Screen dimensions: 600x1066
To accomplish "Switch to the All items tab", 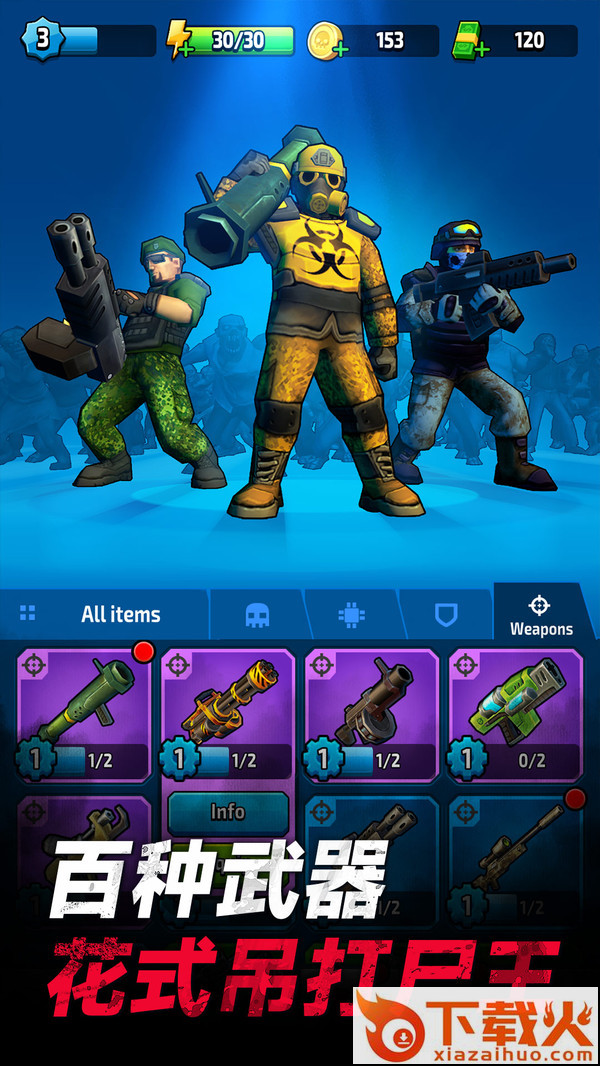I will pyautogui.click(x=105, y=614).
